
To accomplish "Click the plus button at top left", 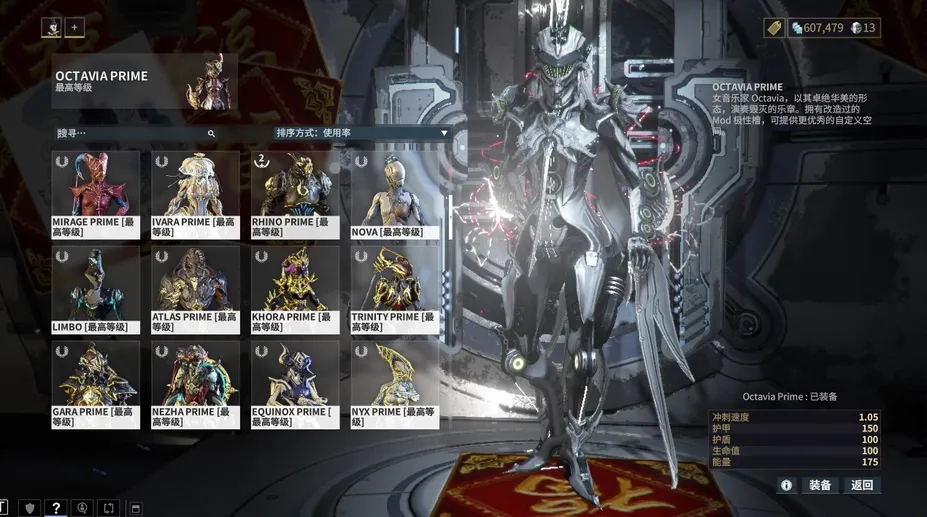I will 75,28.
